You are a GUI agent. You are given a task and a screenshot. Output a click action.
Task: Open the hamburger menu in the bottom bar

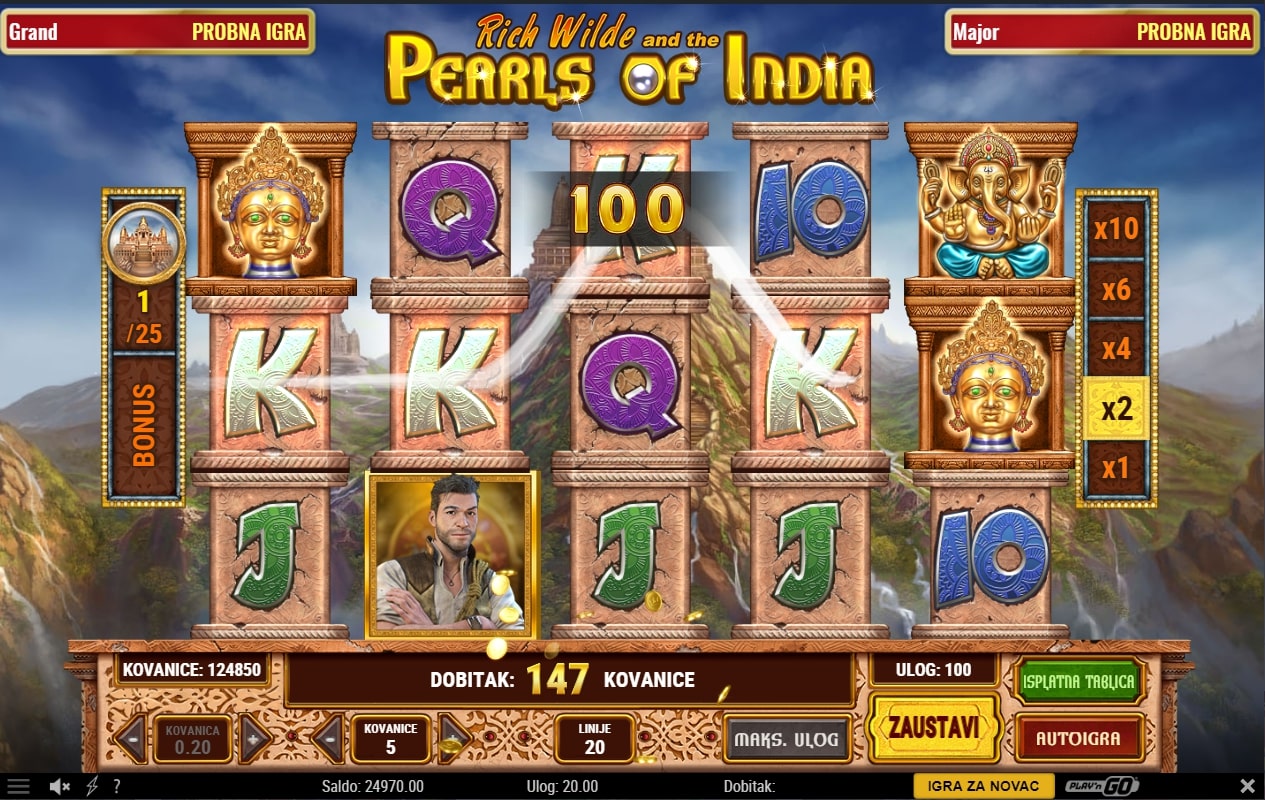(x=18, y=786)
